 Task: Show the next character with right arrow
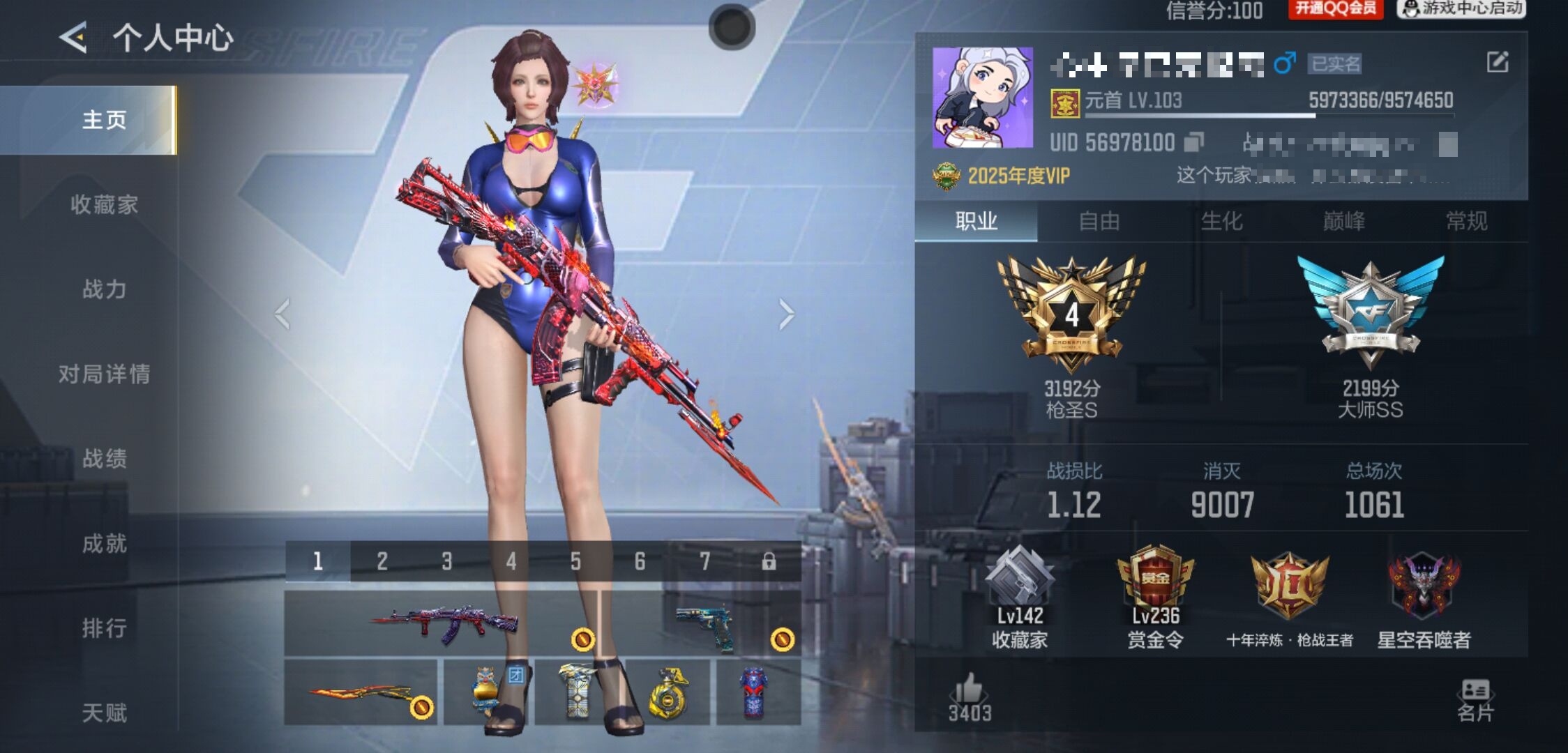(x=786, y=314)
